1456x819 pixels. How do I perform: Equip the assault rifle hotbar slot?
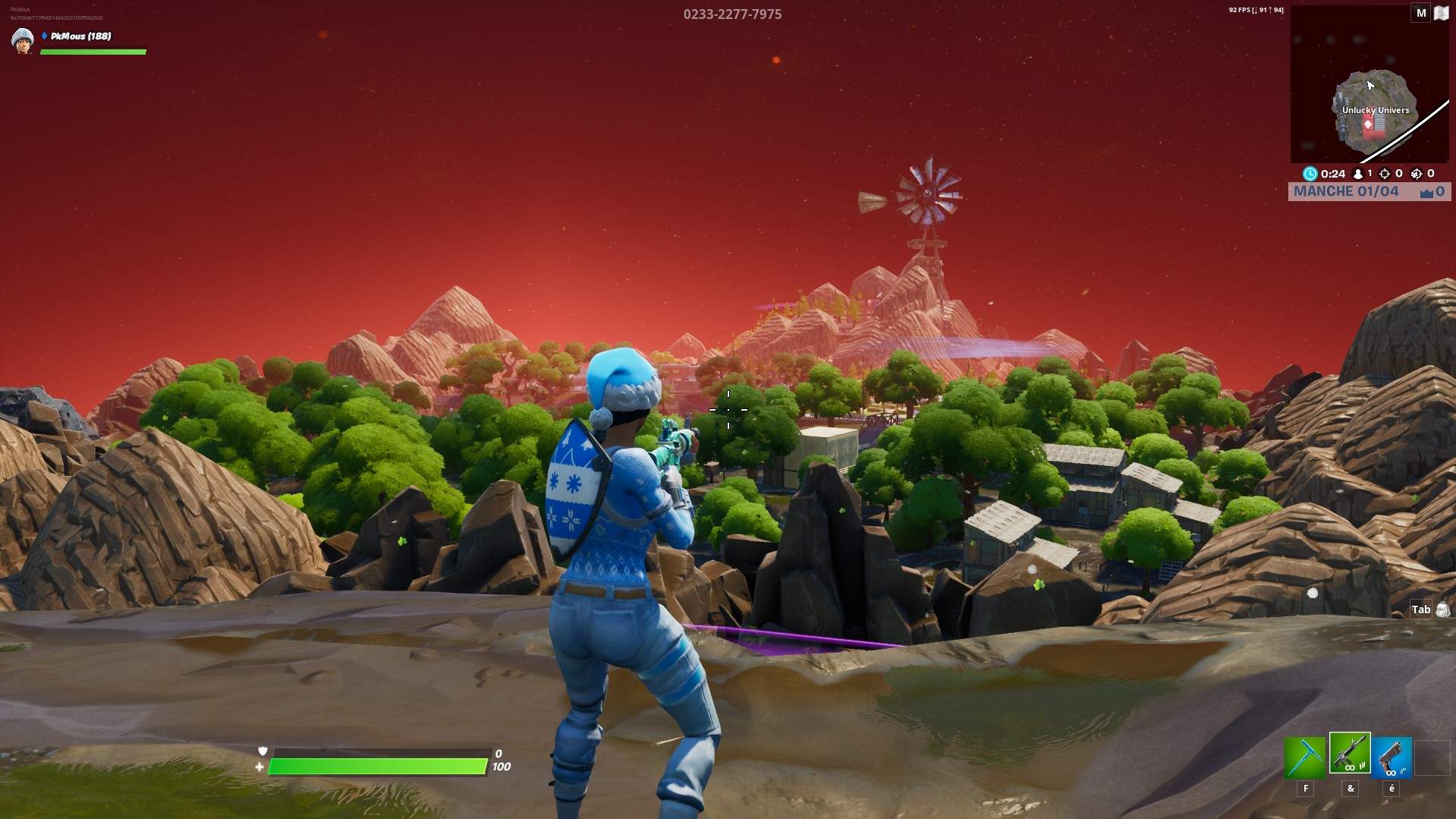tap(1350, 755)
